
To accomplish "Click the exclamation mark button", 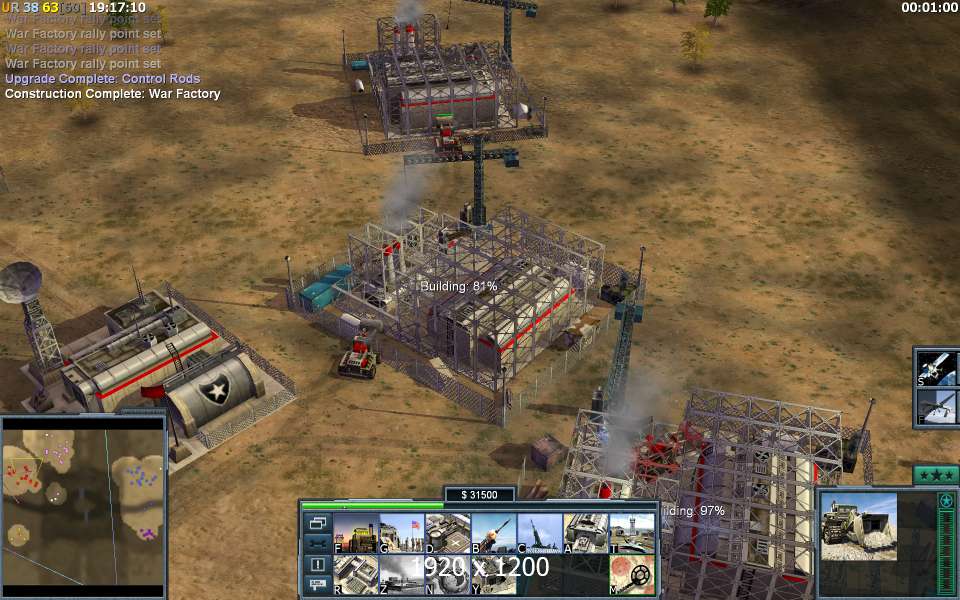I will (x=317, y=564).
